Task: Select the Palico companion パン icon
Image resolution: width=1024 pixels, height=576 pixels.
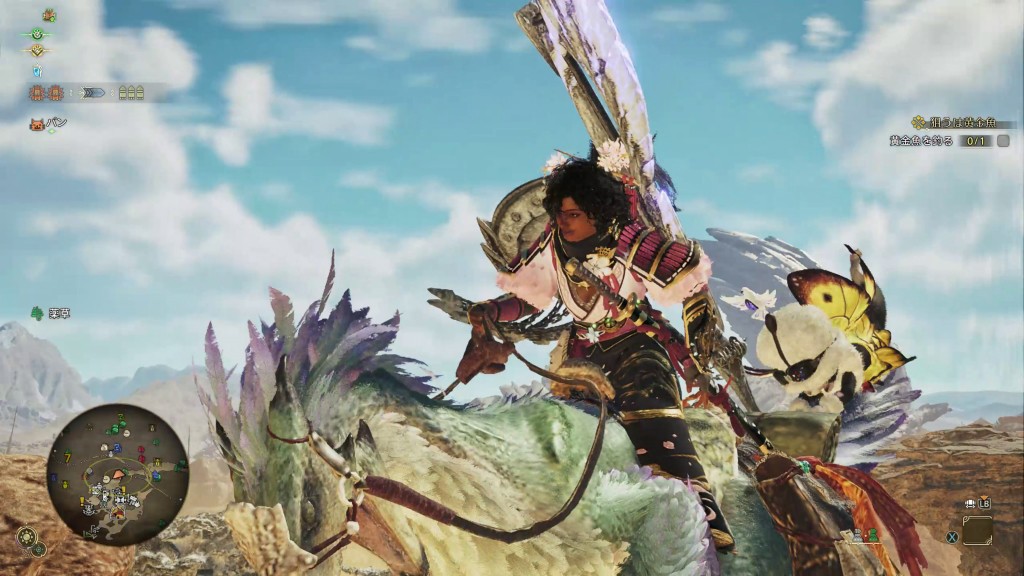Action: click(37, 124)
